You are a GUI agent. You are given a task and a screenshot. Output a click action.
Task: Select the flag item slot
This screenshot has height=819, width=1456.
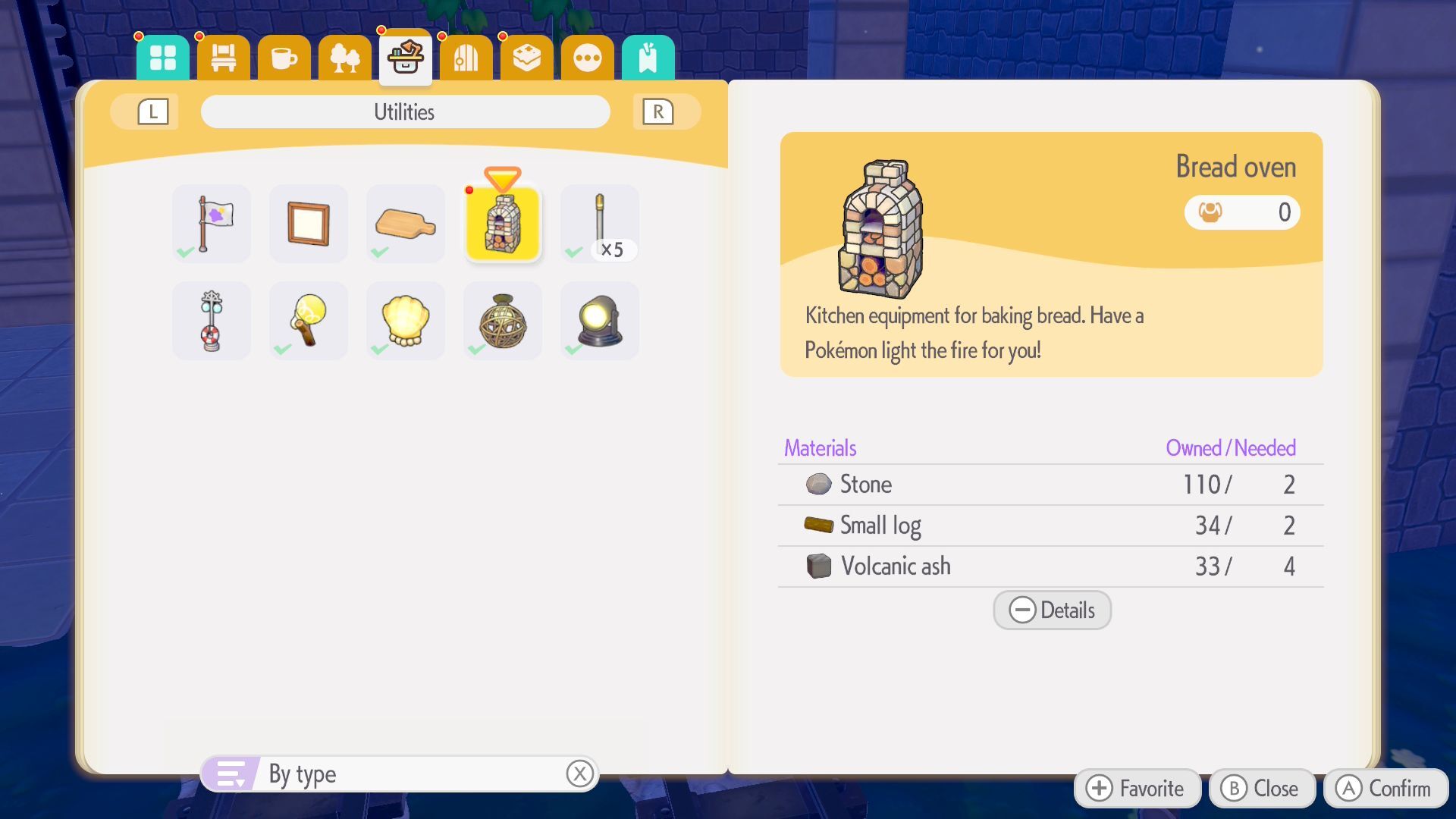click(212, 224)
